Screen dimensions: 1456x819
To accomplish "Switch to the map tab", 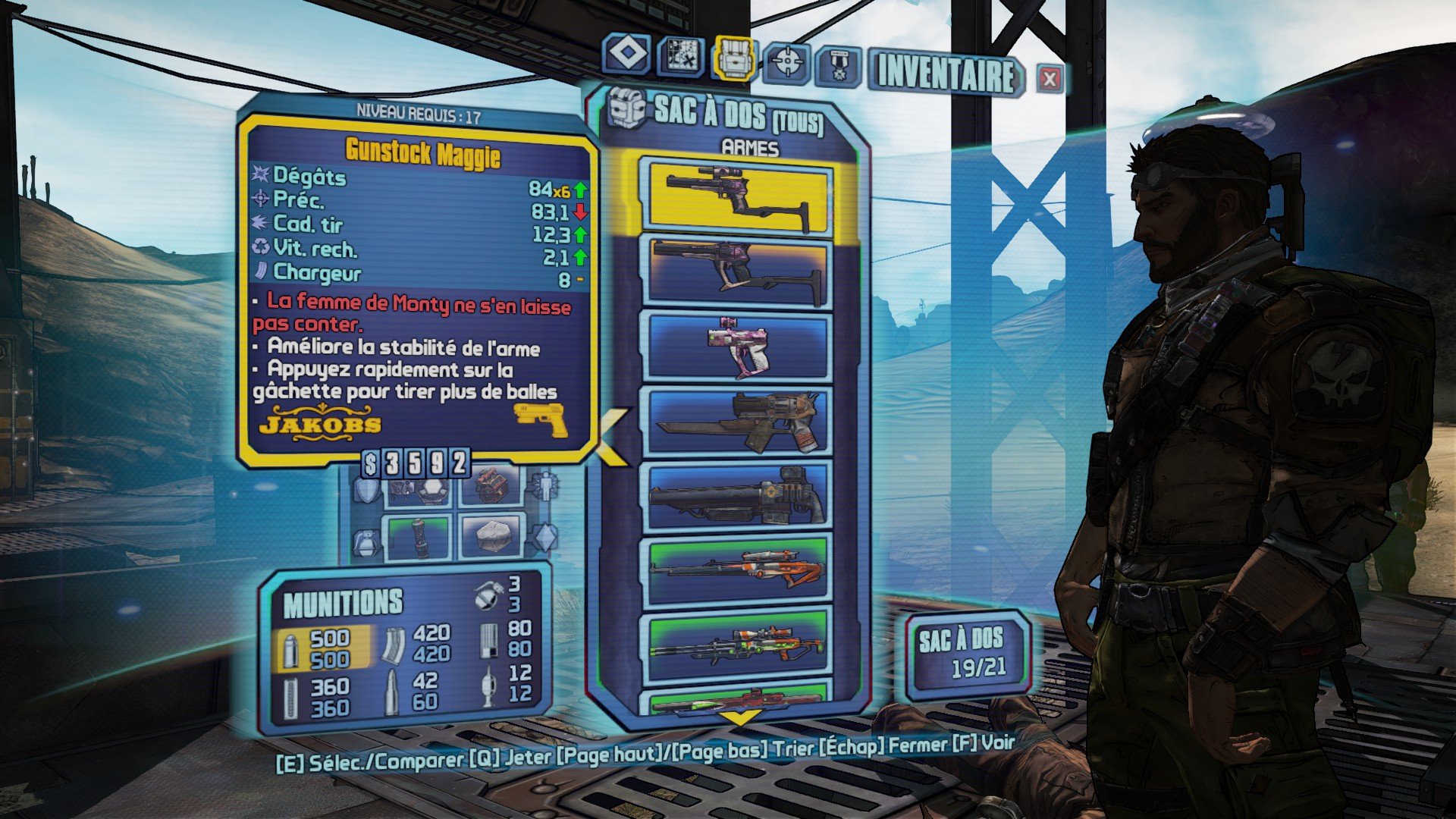I will tap(679, 55).
